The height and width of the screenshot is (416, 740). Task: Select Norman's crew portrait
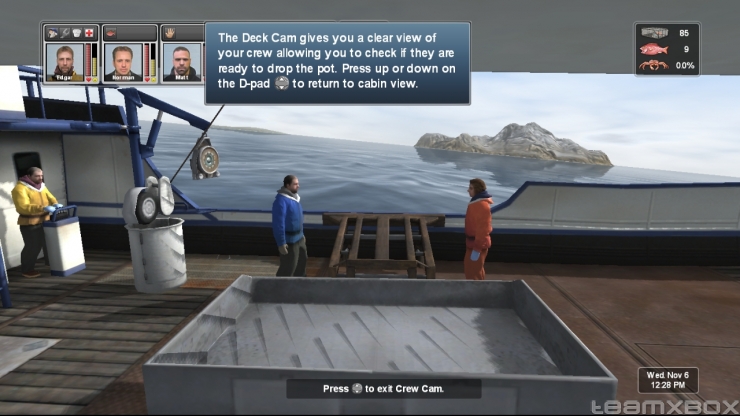coord(124,61)
